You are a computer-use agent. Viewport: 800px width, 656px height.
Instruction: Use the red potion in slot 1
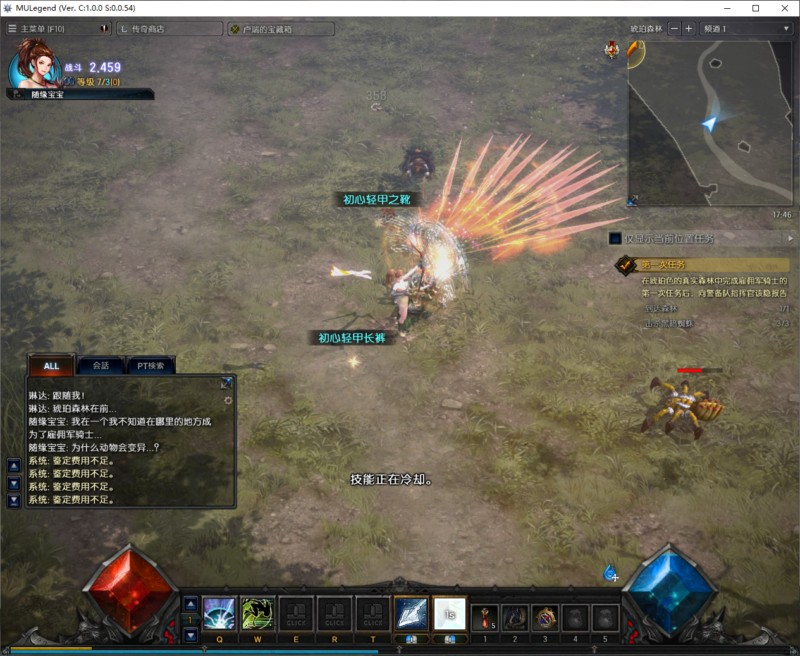coord(484,617)
